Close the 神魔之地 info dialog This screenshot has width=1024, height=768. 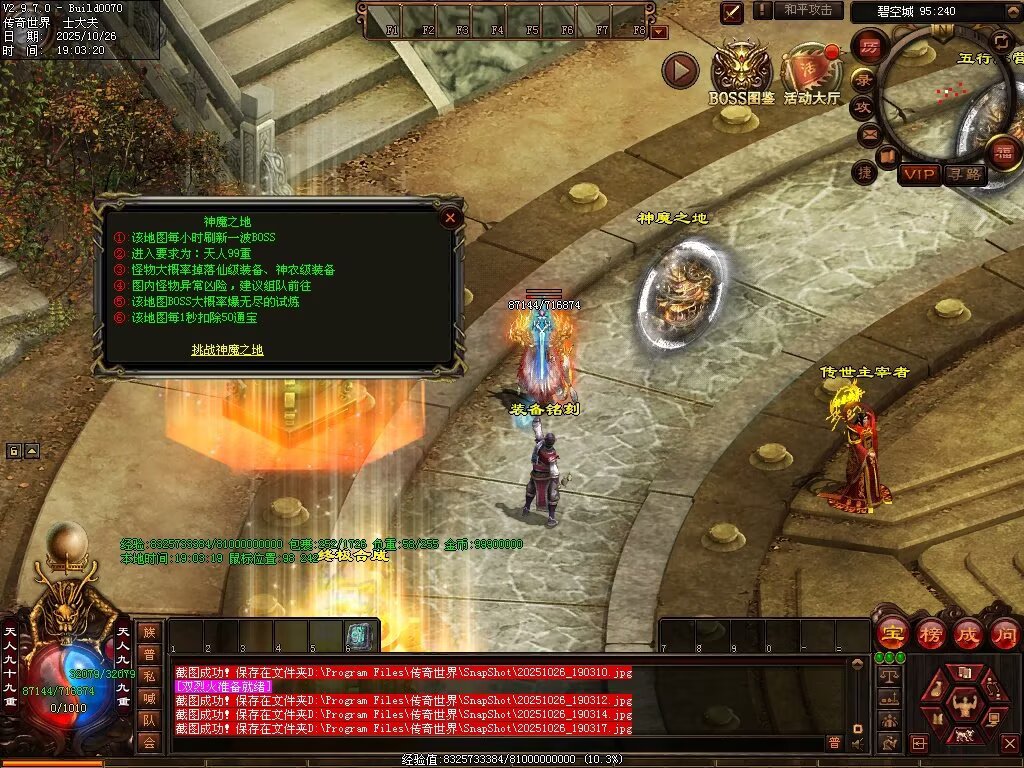point(450,216)
